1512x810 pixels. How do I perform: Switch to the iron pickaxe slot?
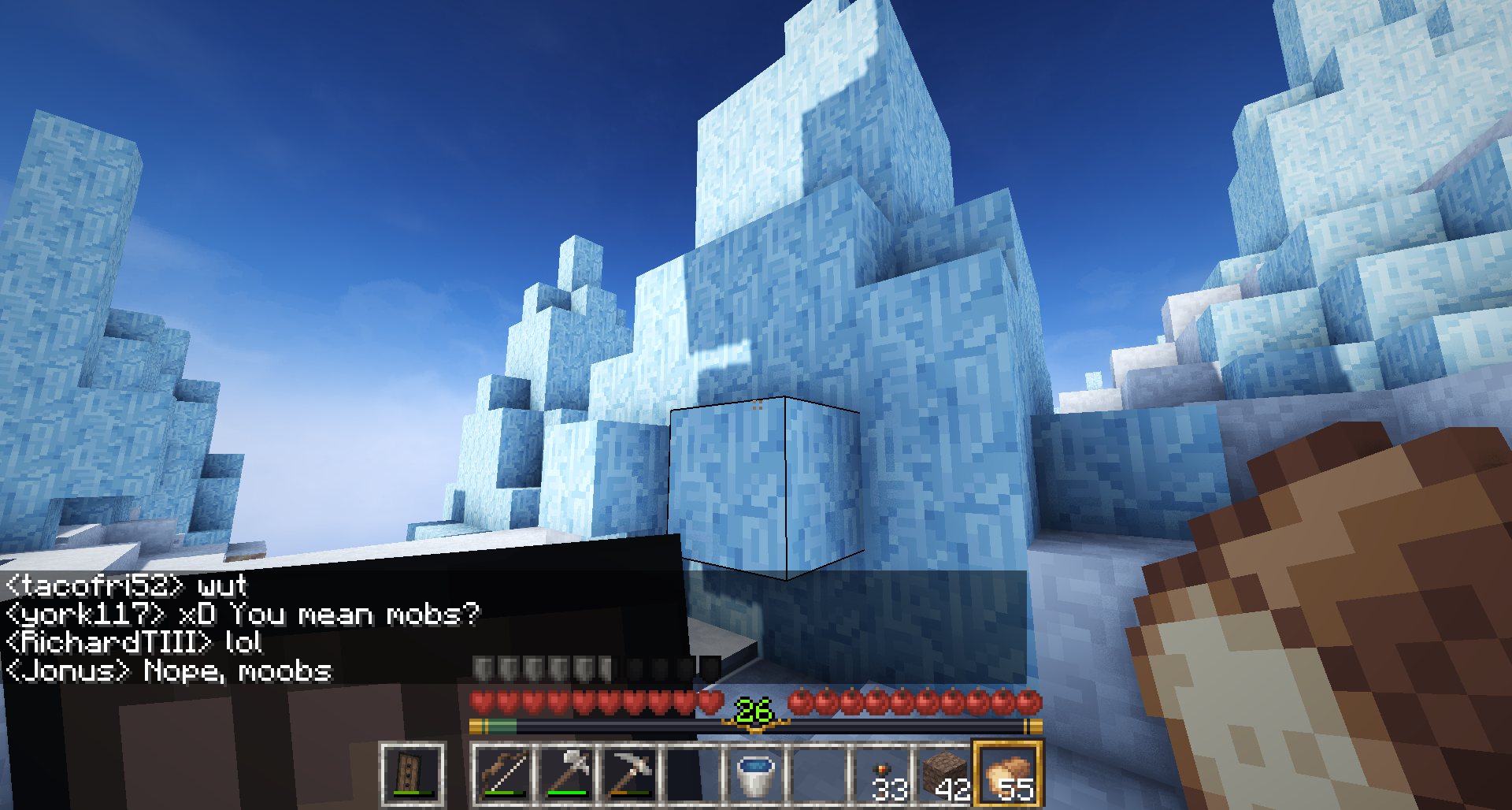pyautogui.click(x=630, y=774)
